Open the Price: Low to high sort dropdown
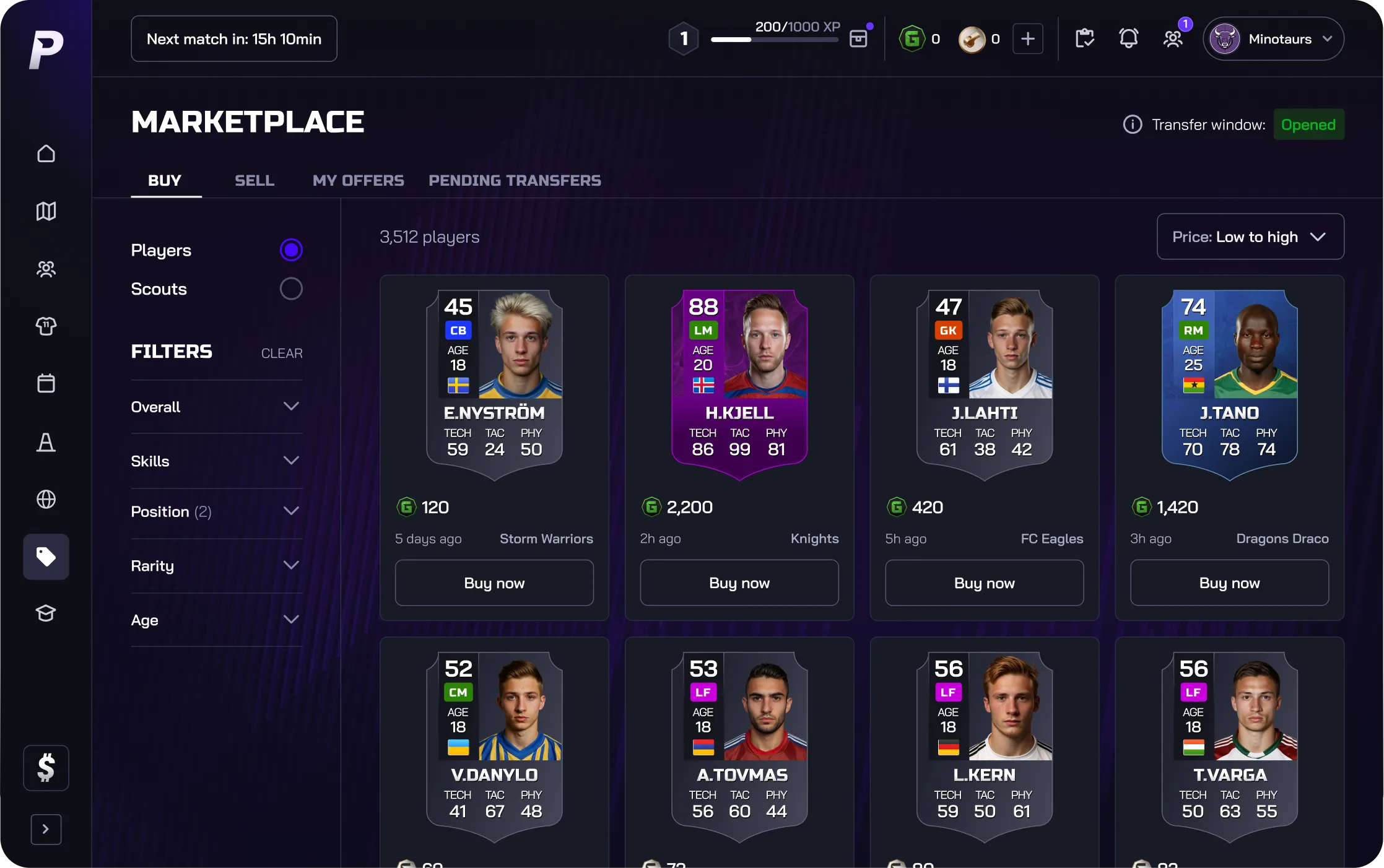Image resolution: width=1384 pixels, height=868 pixels. pos(1250,237)
